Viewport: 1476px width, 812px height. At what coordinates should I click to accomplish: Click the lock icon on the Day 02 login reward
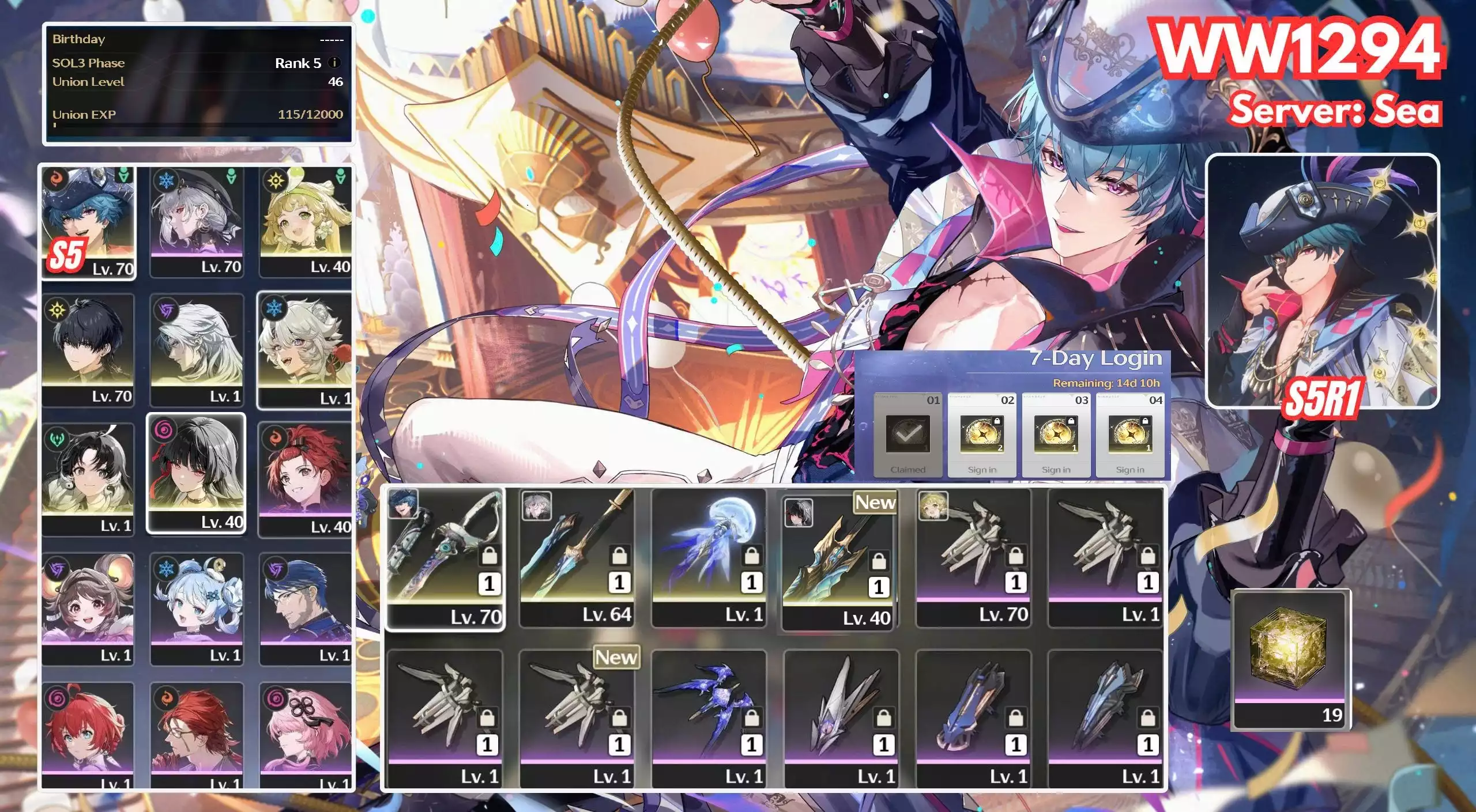tap(997, 422)
